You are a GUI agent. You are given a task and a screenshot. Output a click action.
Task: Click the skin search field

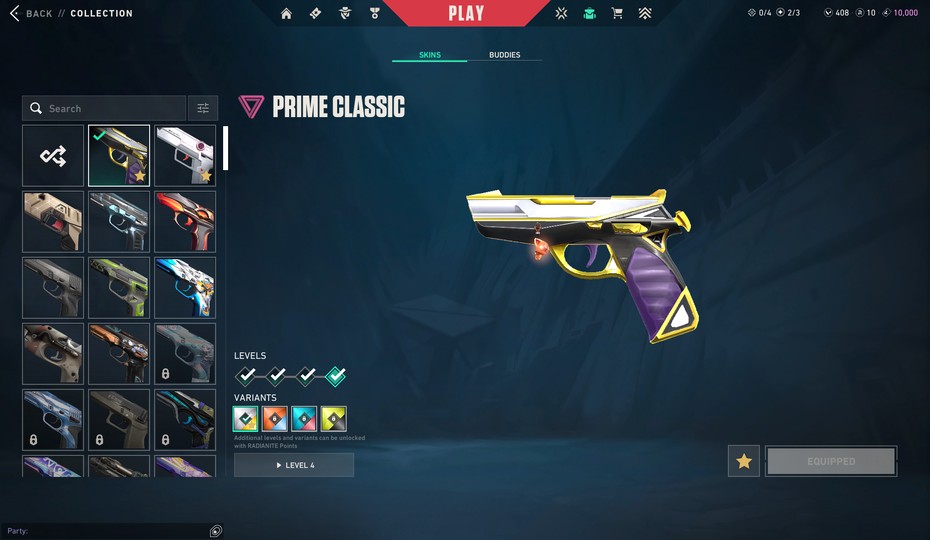click(105, 108)
